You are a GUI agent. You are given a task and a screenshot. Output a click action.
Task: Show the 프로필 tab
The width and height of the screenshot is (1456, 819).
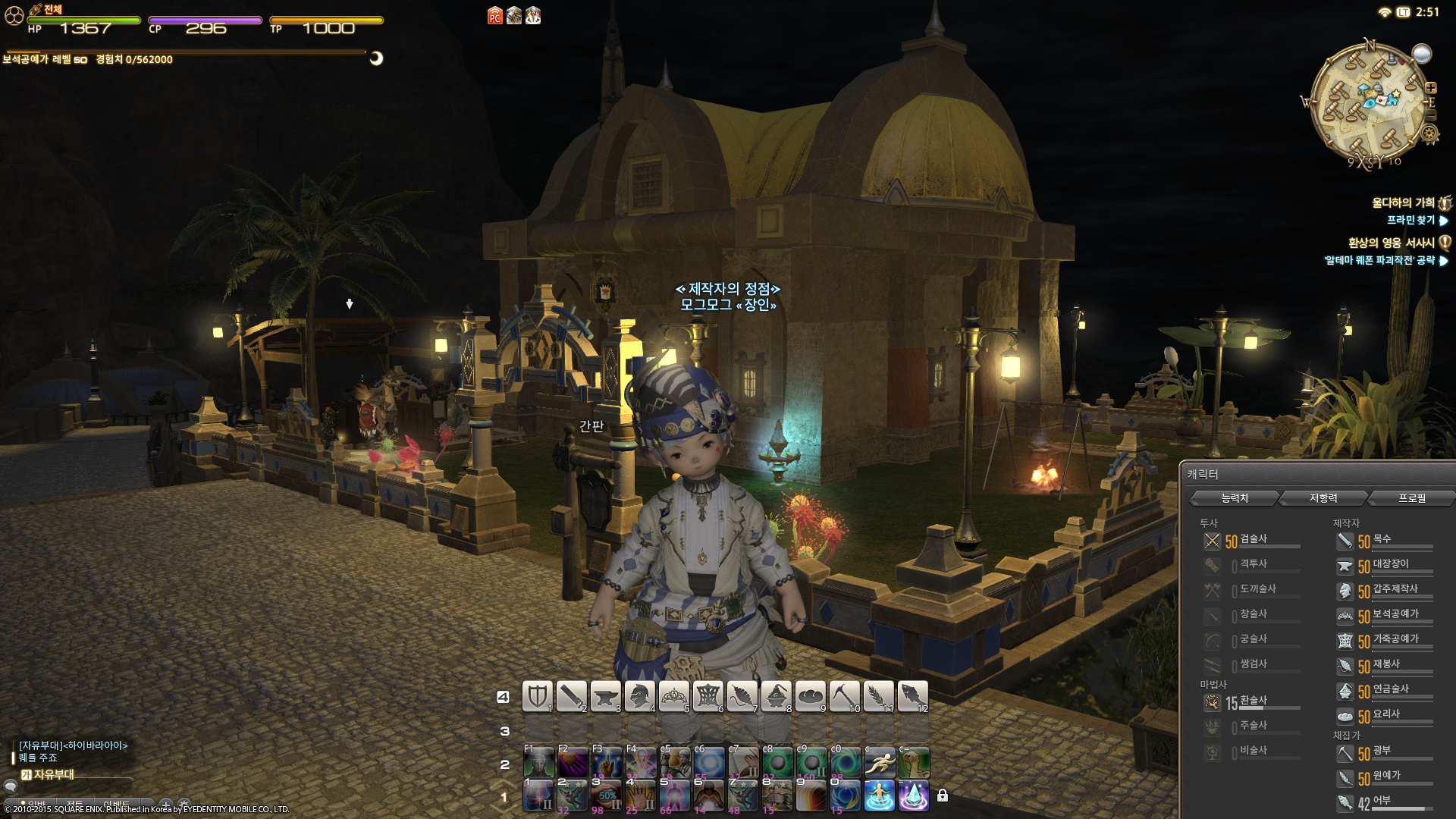coord(1411,498)
